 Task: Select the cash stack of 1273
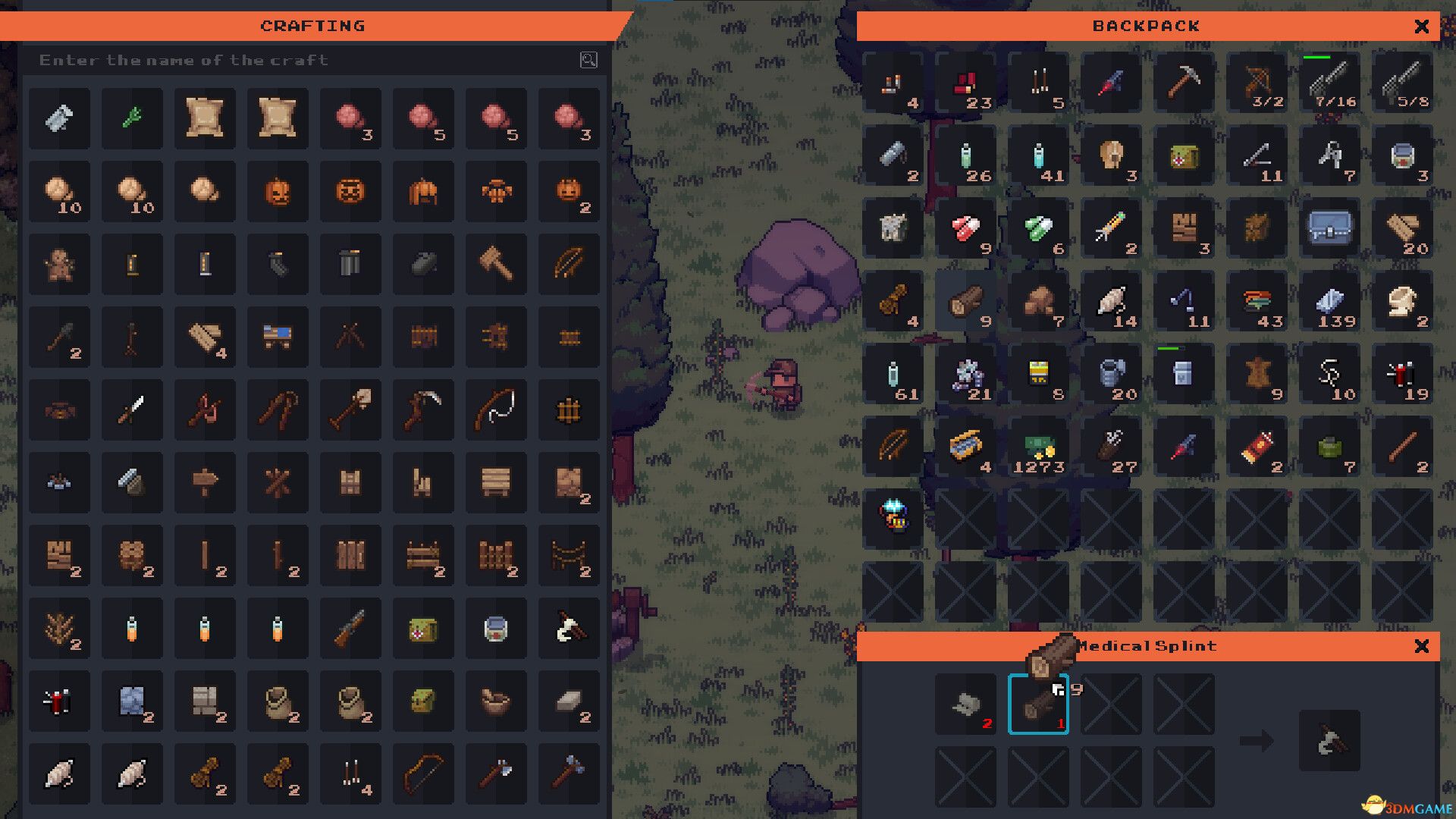pyautogui.click(x=1038, y=447)
